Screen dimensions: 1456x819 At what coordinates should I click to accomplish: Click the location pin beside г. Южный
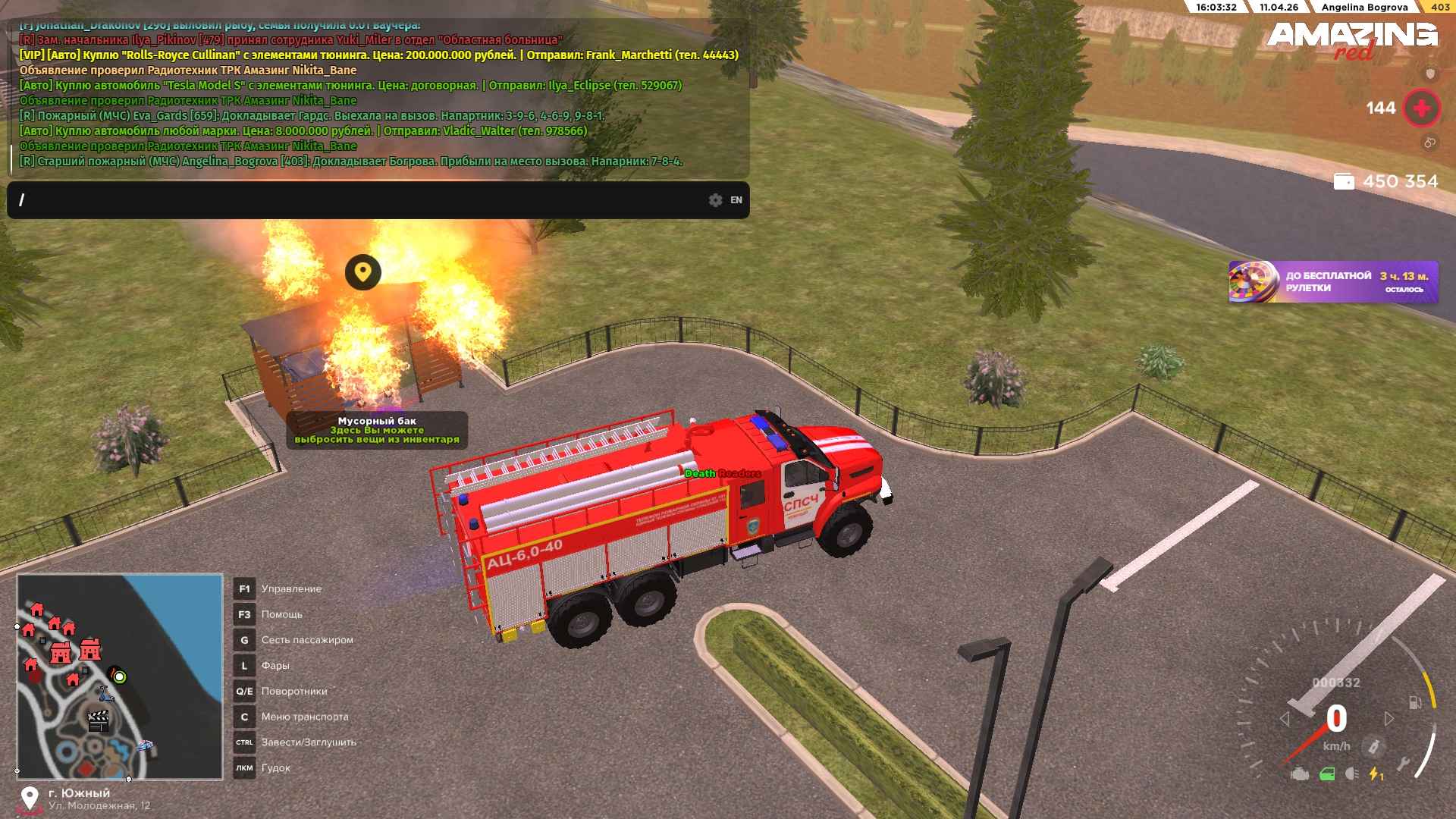[x=30, y=798]
